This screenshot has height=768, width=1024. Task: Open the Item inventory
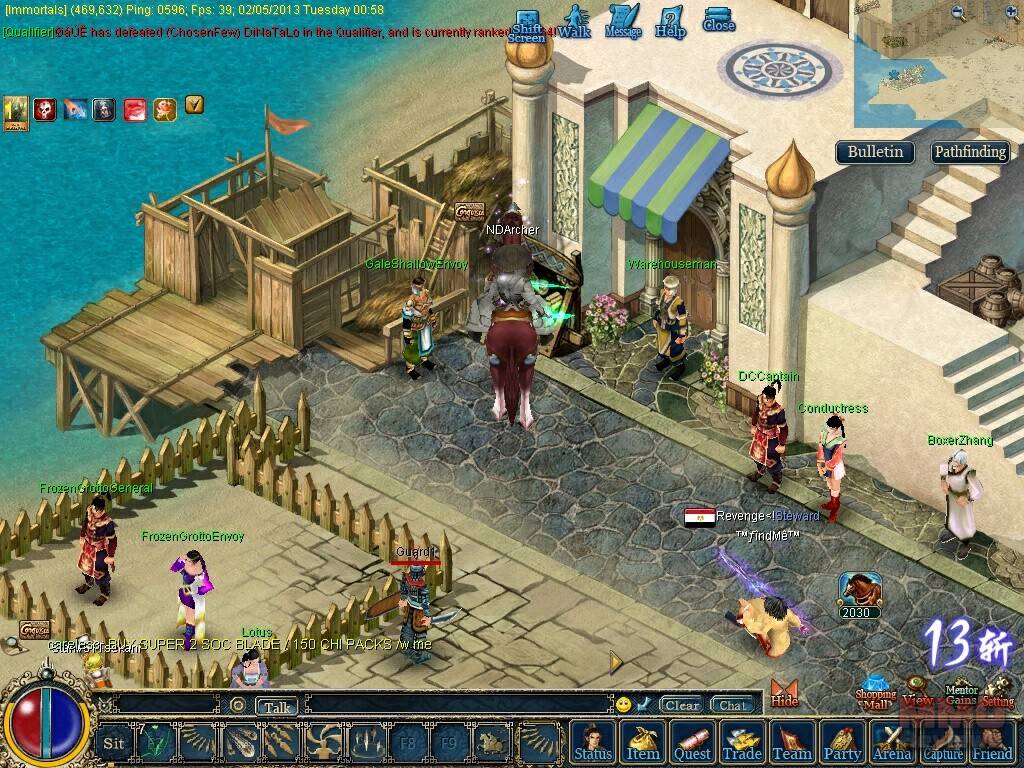pyautogui.click(x=643, y=742)
